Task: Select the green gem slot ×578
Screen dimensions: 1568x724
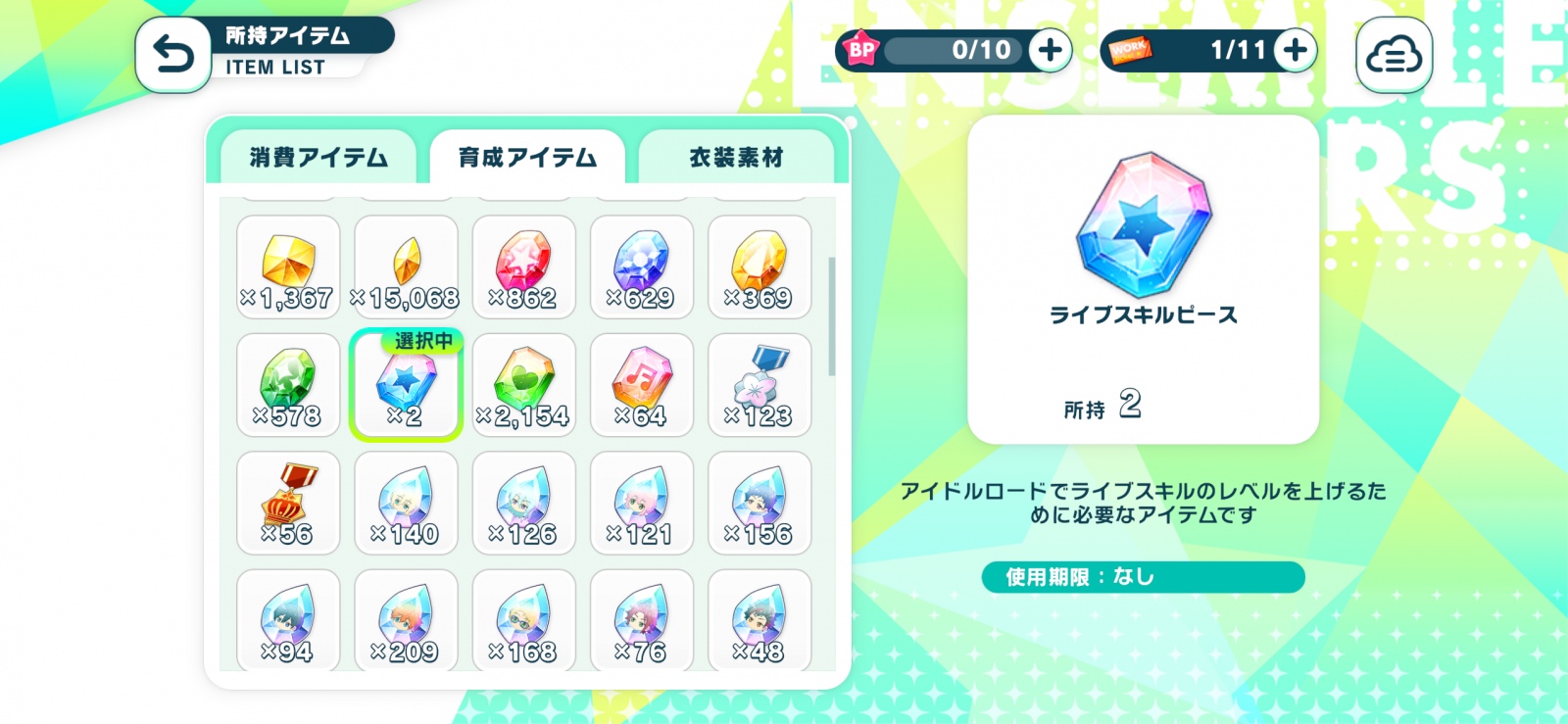Action: [288, 385]
